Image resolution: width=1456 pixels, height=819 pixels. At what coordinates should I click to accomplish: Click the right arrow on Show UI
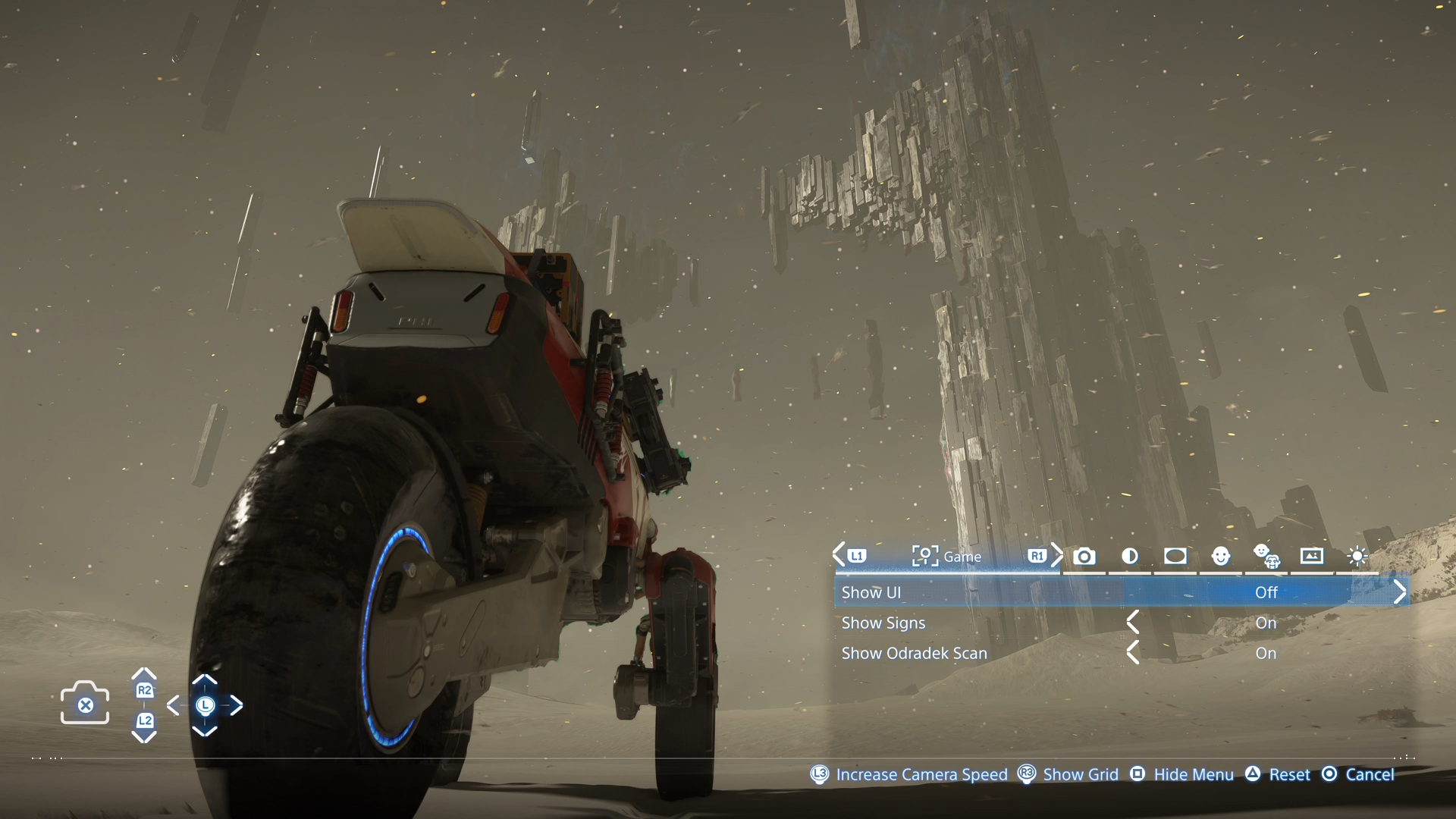click(1400, 592)
